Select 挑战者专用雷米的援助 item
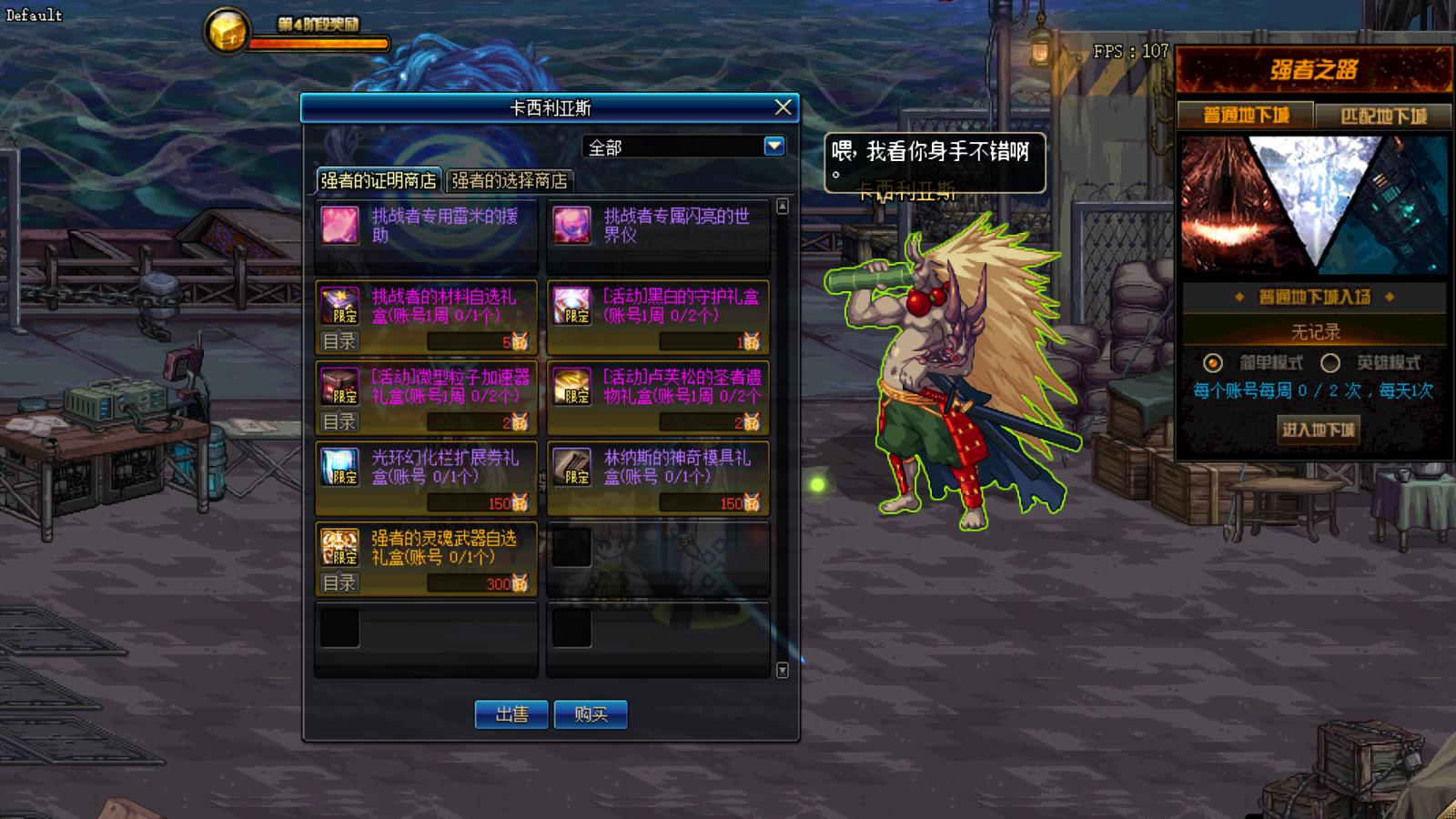Viewport: 1456px width, 819px height. pos(426,226)
